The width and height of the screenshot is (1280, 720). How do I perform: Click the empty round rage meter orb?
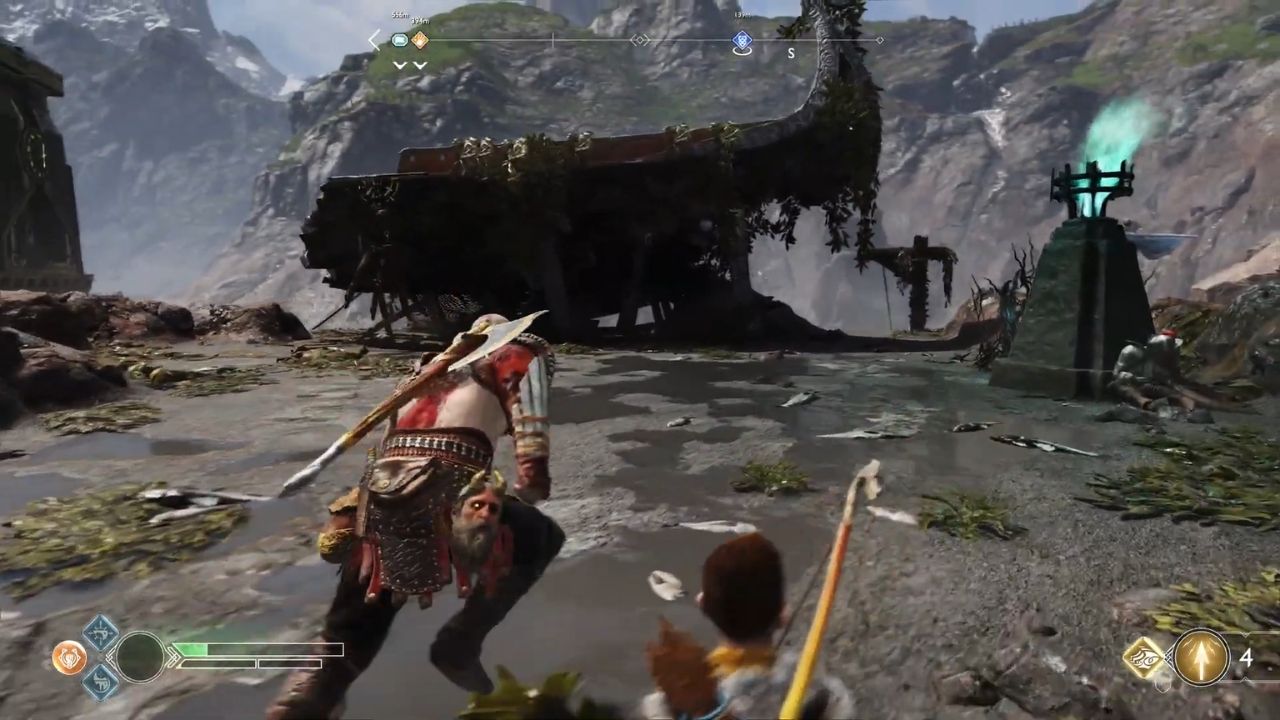tap(140, 657)
